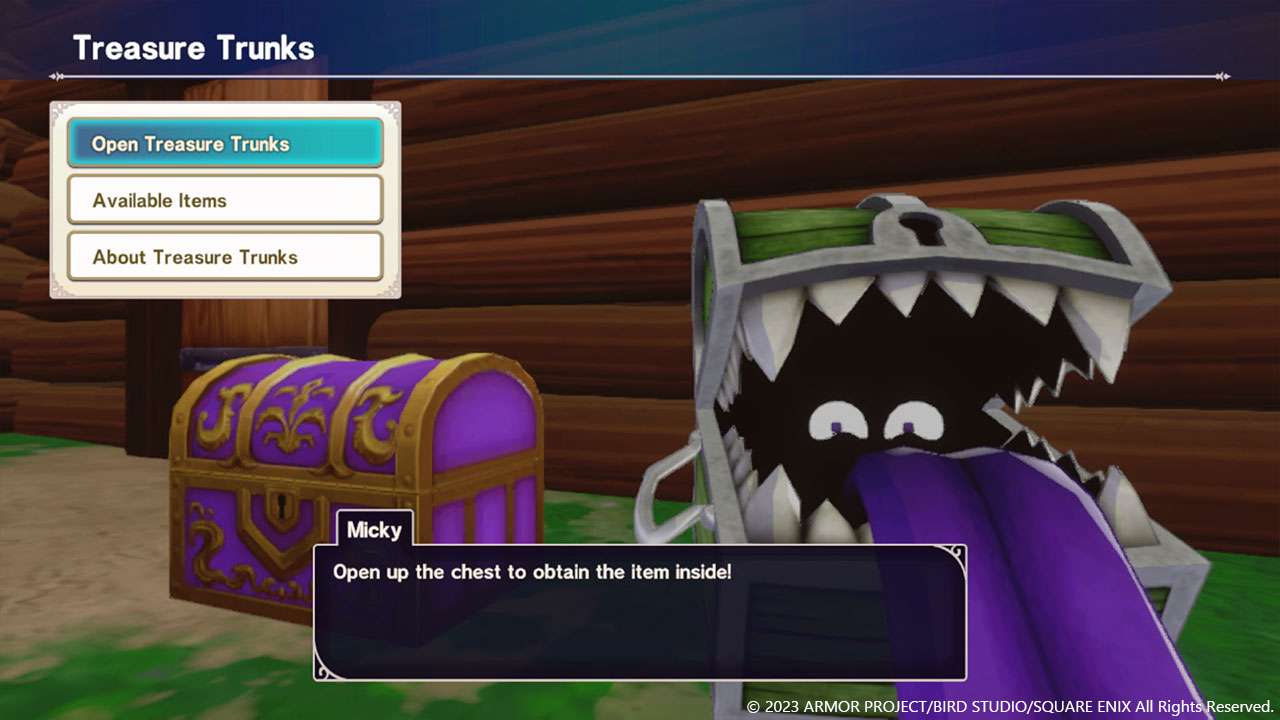Click Micky's name tag
The image size is (1280, 720).
pos(374,531)
